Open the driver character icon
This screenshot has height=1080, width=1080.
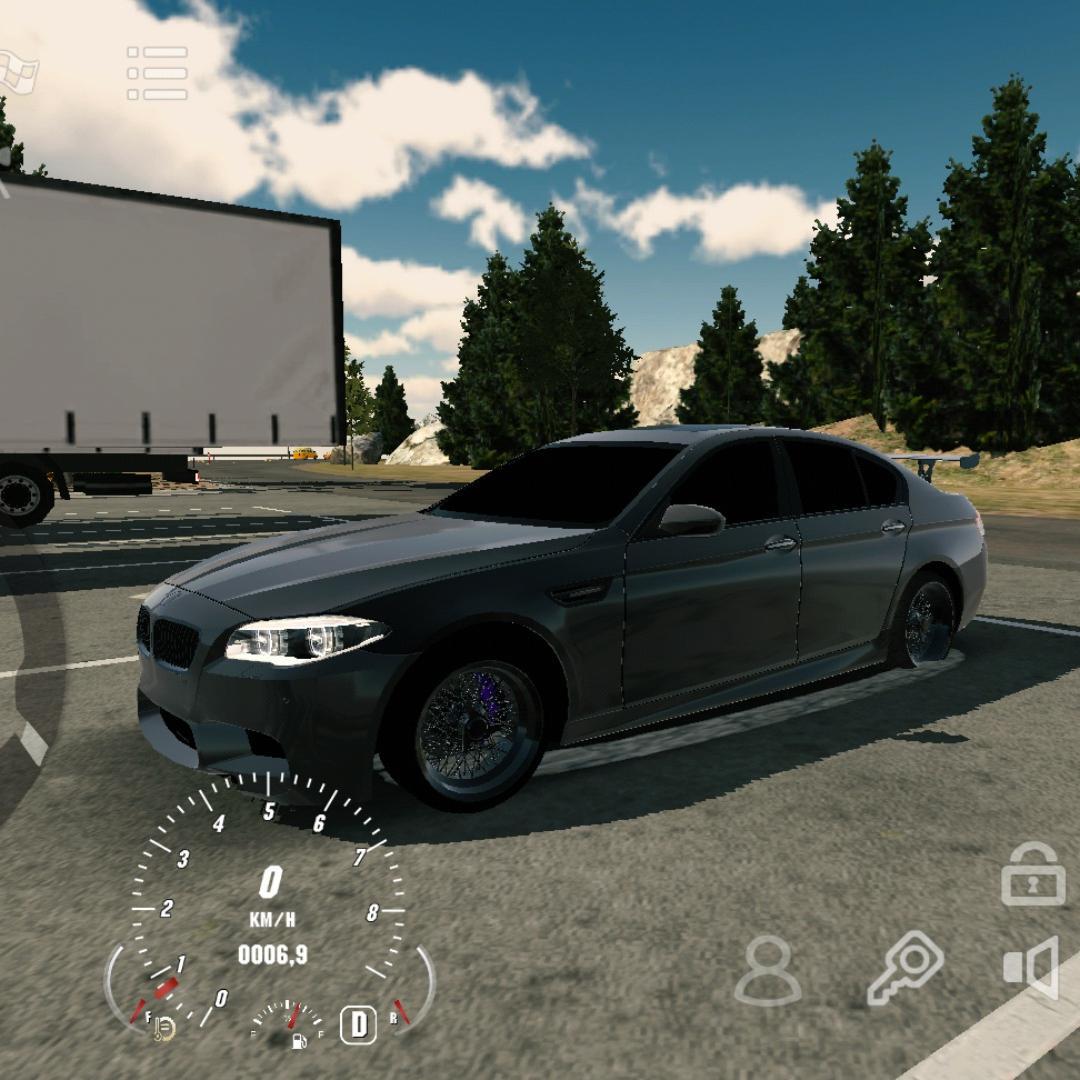click(x=768, y=970)
